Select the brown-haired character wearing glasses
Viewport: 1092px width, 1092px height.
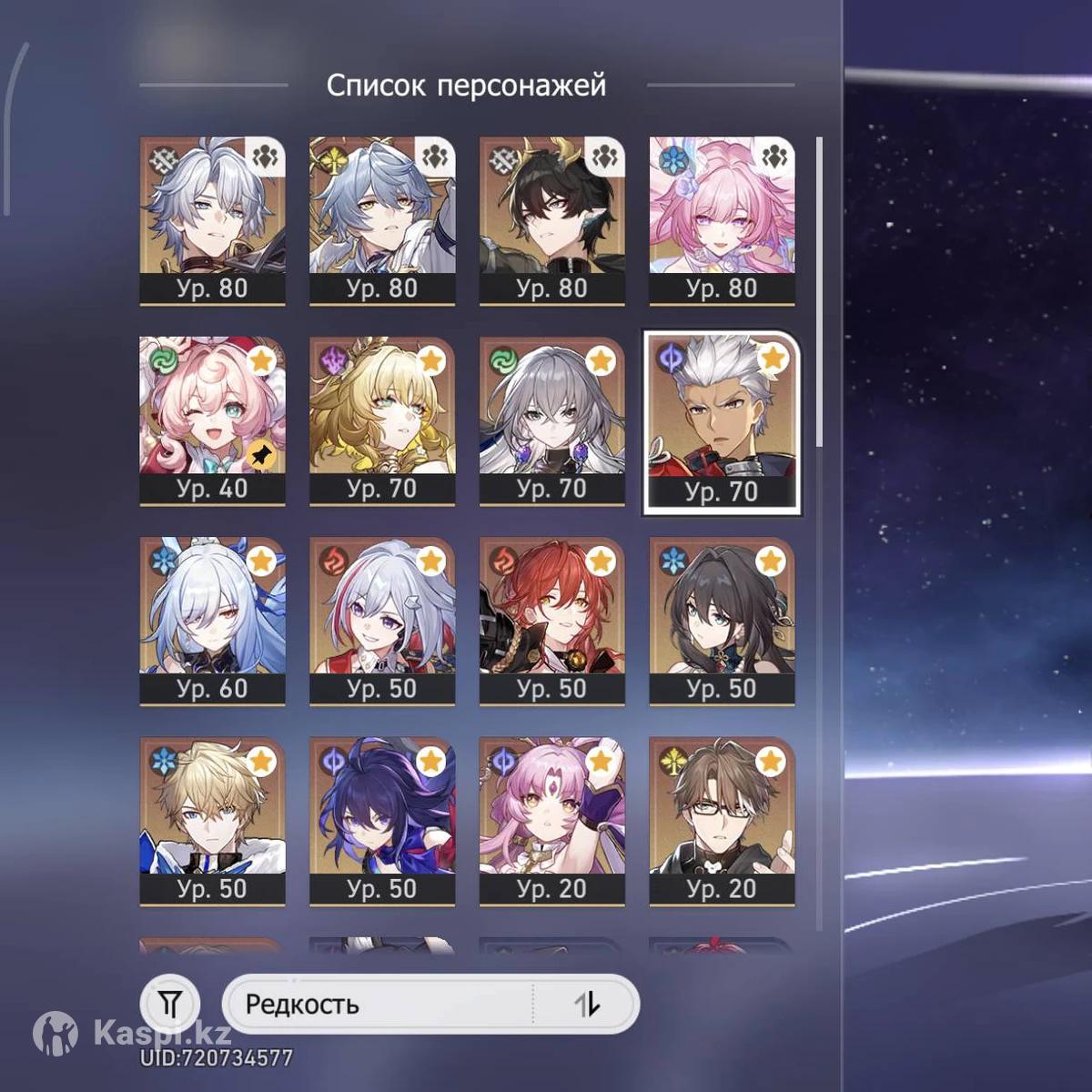coord(721,821)
